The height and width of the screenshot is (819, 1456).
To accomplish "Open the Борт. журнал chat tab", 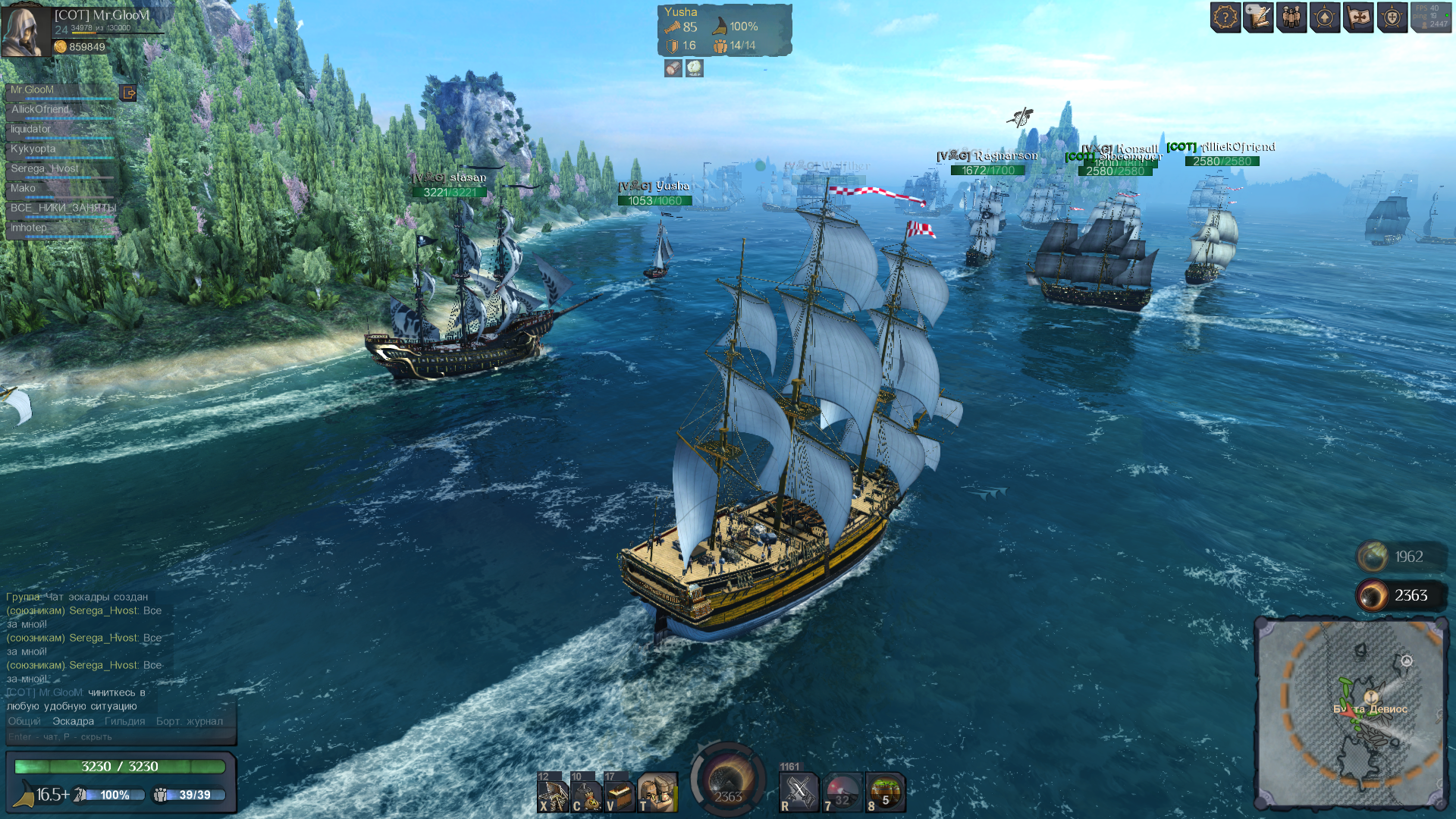I will [x=190, y=721].
